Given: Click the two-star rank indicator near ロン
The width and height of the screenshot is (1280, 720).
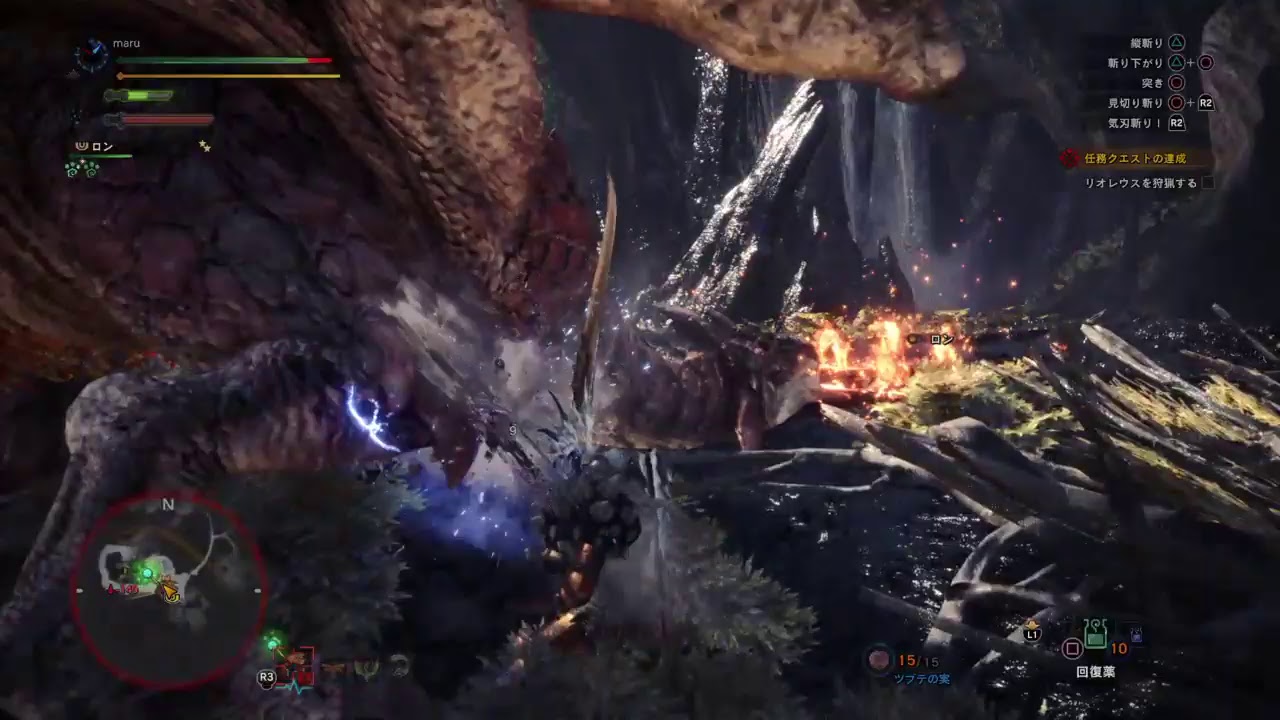Looking at the screenshot, I should (x=204, y=147).
